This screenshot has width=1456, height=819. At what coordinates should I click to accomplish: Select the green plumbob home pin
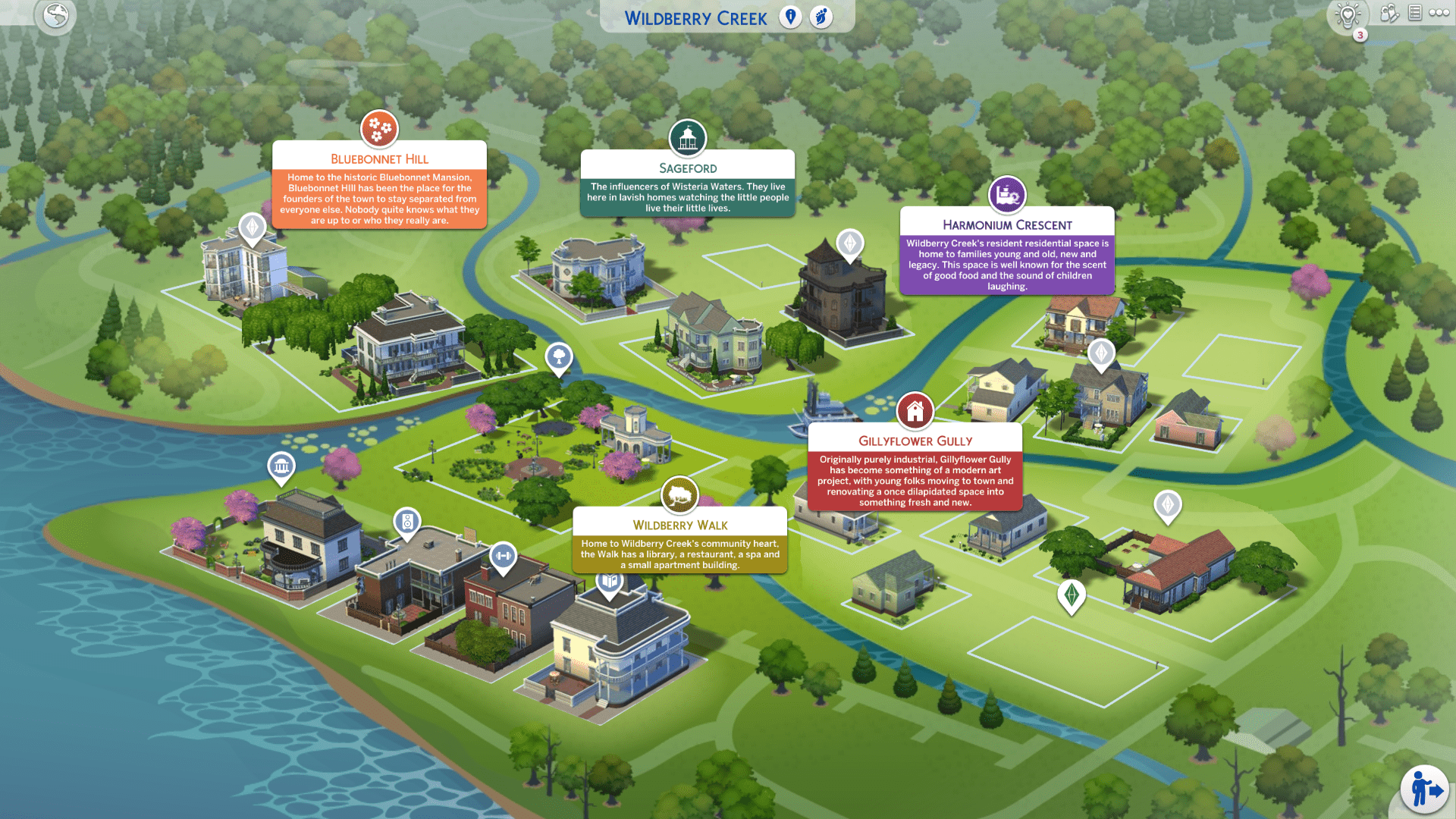pos(1071,595)
